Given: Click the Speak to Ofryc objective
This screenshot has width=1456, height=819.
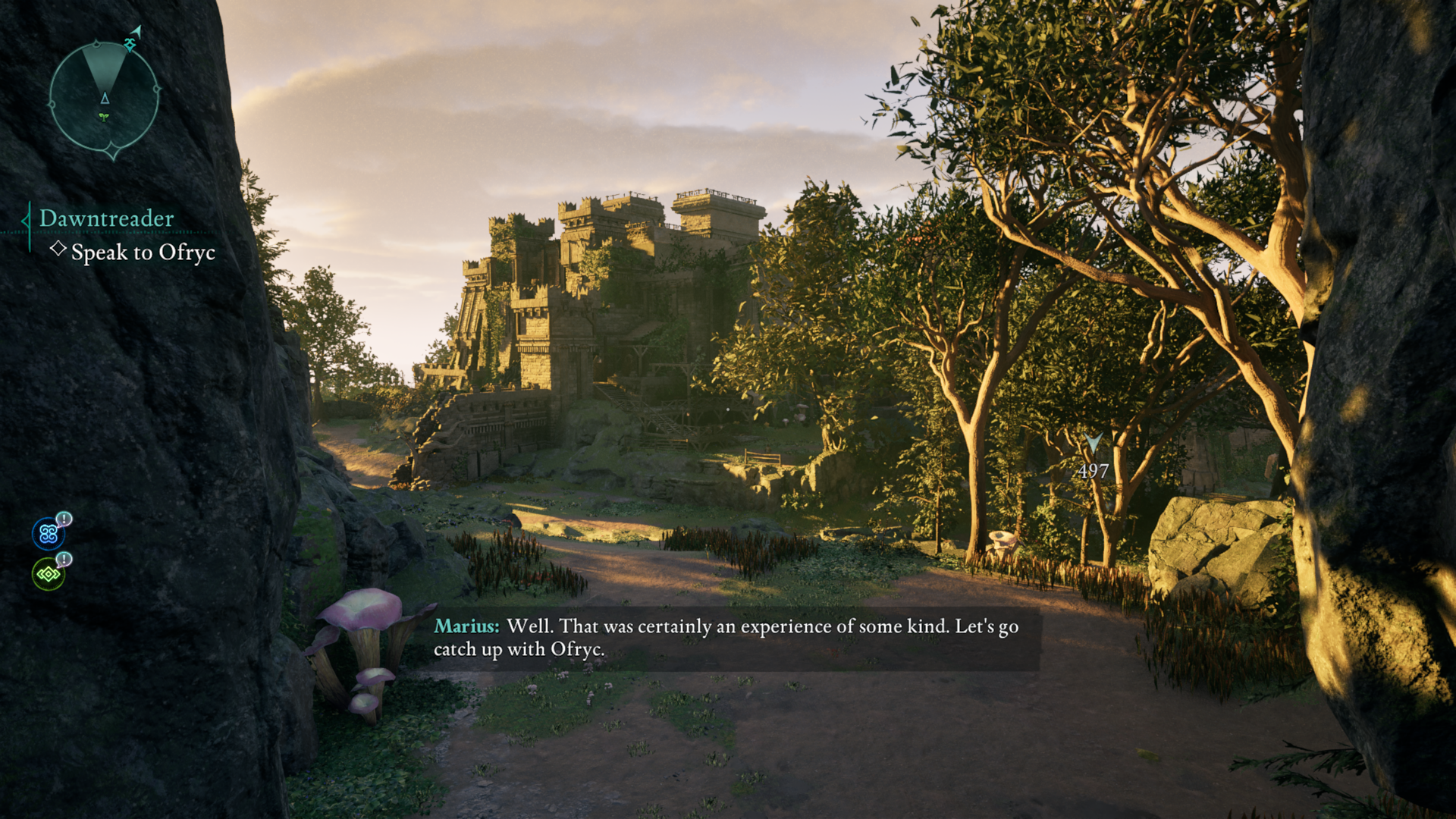Looking at the screenshot, I should pos(143,253).
